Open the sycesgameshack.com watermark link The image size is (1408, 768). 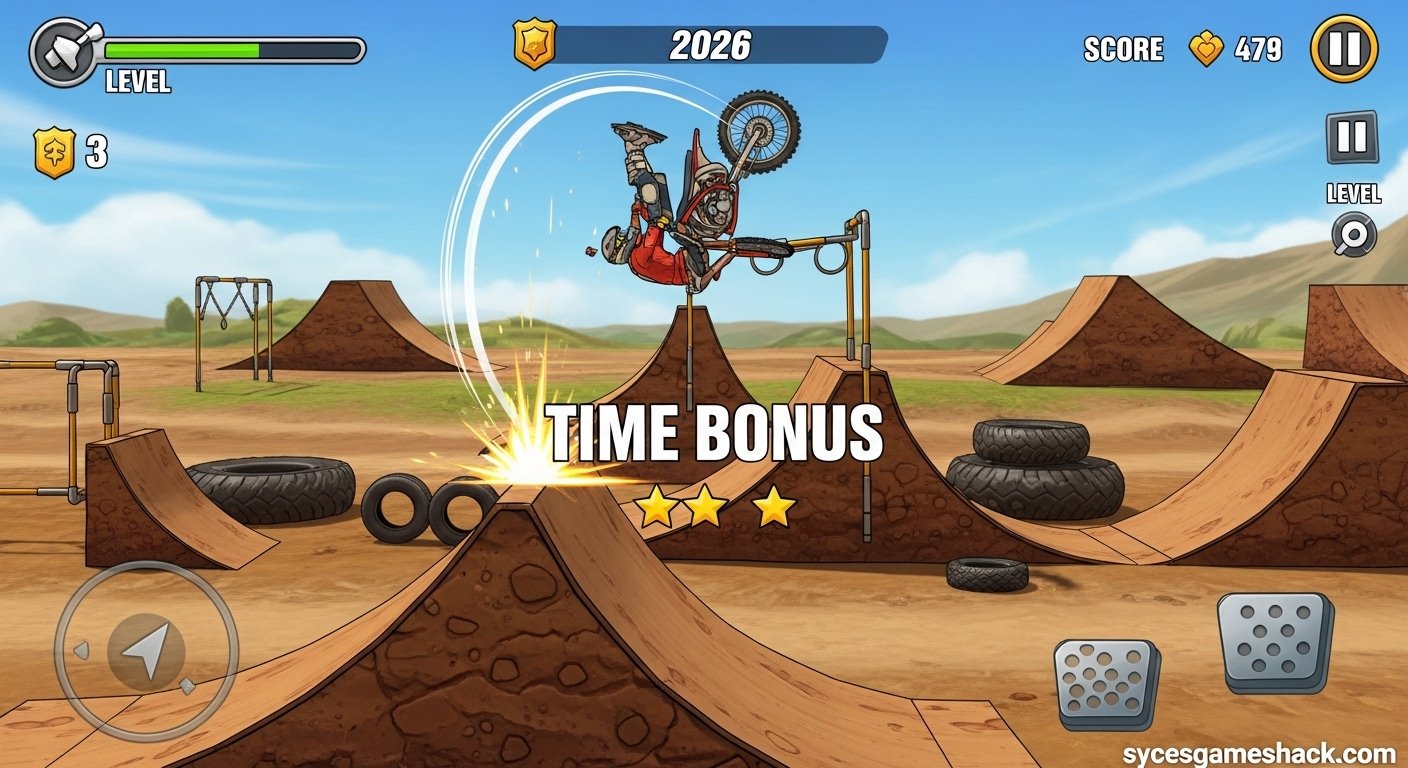tap(1262, 752)
